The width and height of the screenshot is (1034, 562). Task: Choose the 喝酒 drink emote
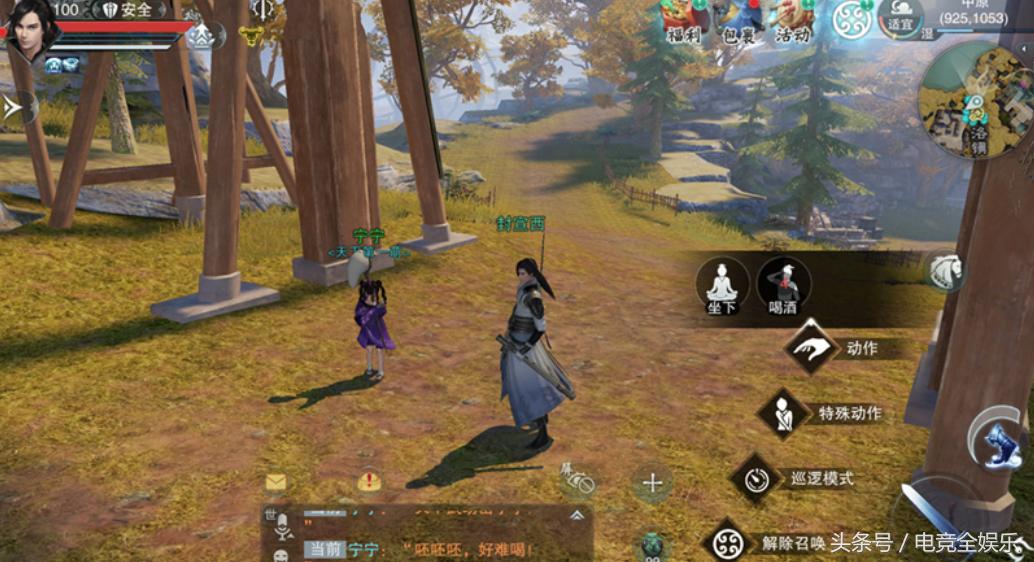(x=783, y=284)
